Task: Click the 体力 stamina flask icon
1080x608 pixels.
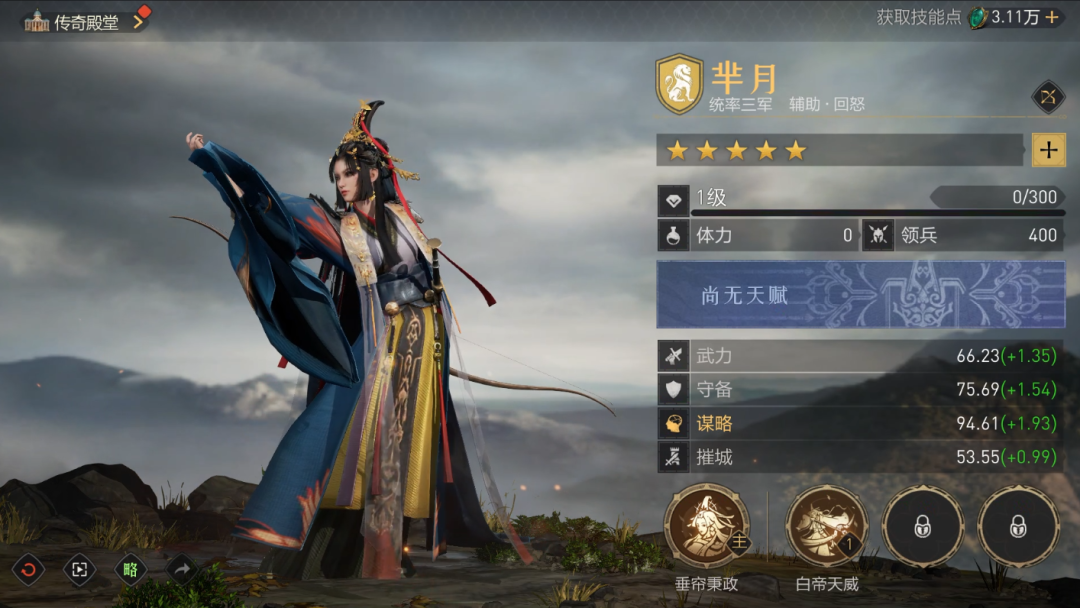Action: [x=673, y=236]
